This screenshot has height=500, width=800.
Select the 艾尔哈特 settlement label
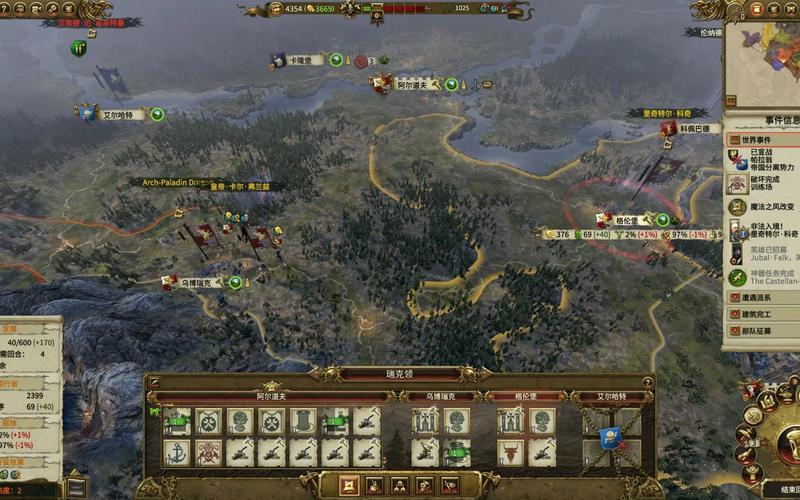coord(117,115)
